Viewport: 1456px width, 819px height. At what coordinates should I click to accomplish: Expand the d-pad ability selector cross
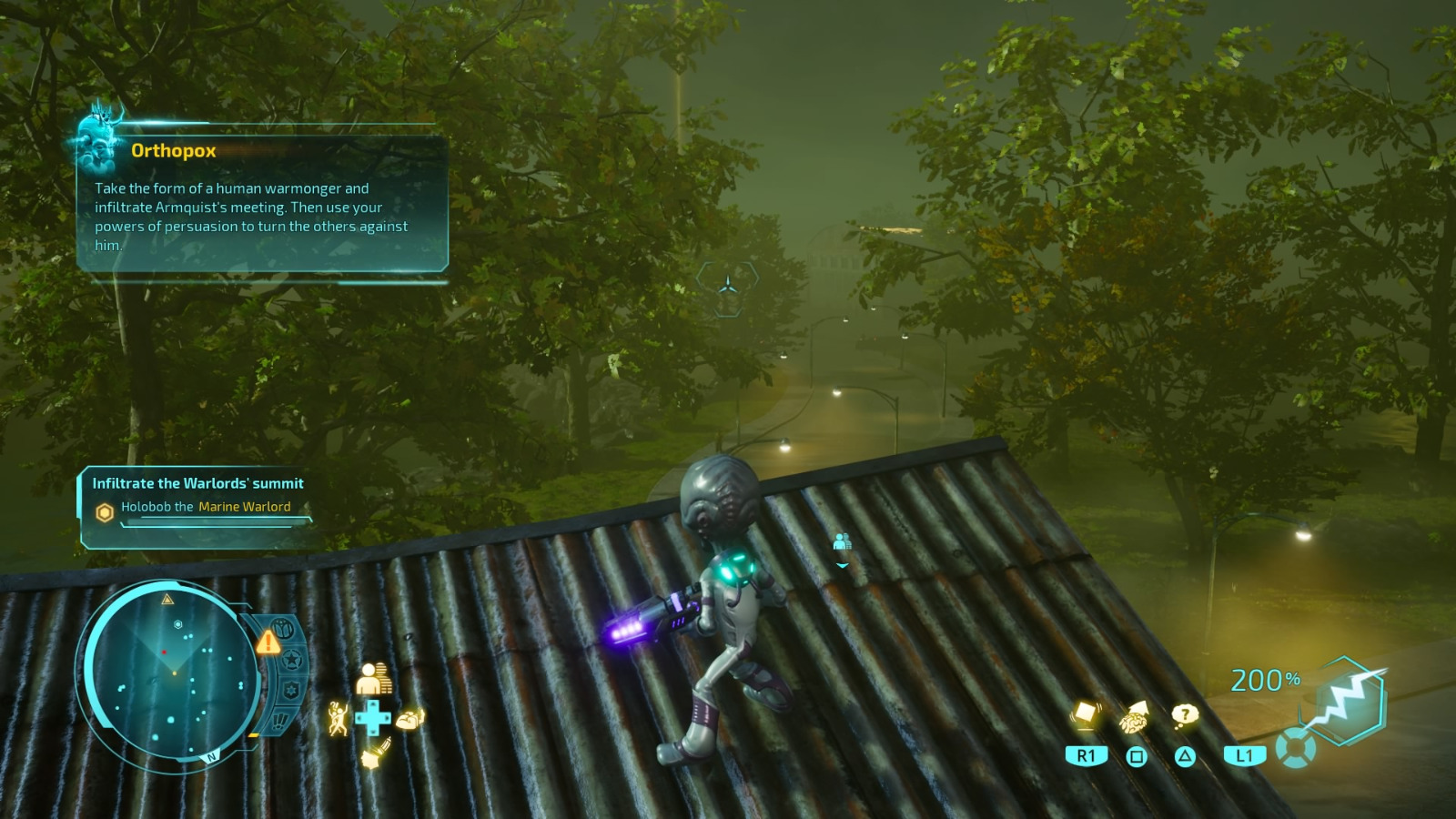click(x=371, y=717)
